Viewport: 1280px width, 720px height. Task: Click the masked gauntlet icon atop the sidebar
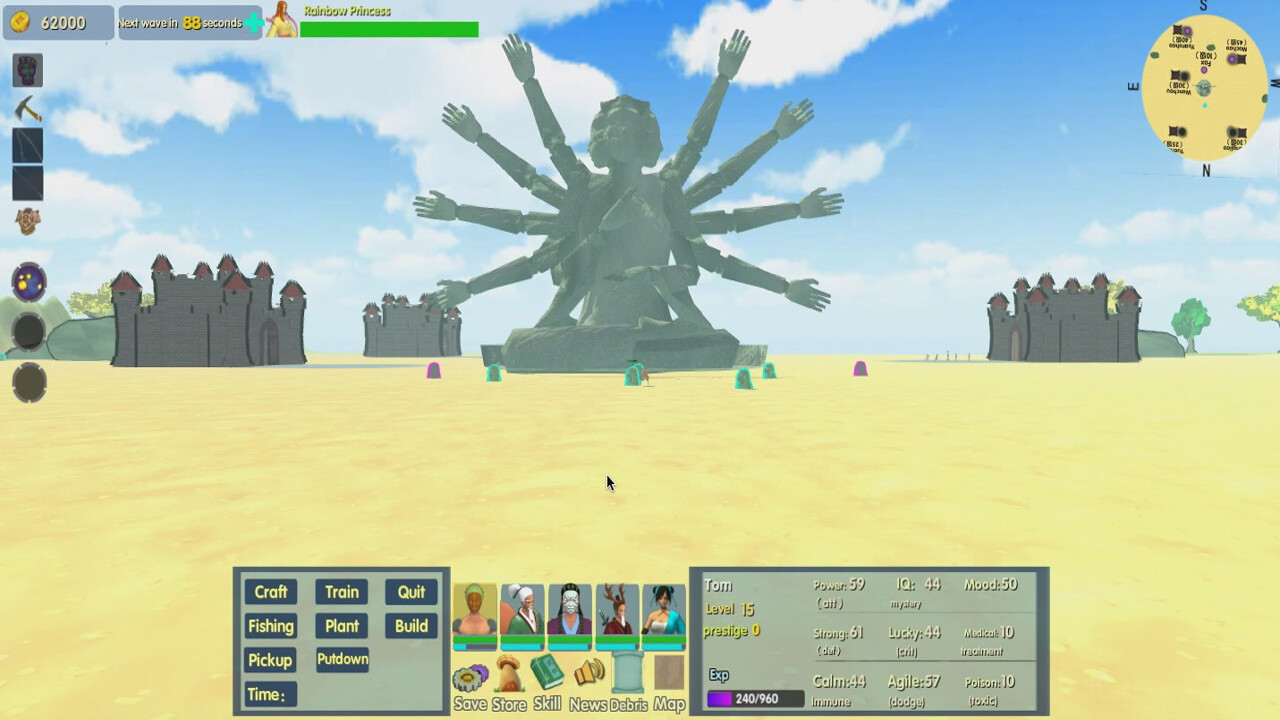pyautogui.click(x=27, y=70)
